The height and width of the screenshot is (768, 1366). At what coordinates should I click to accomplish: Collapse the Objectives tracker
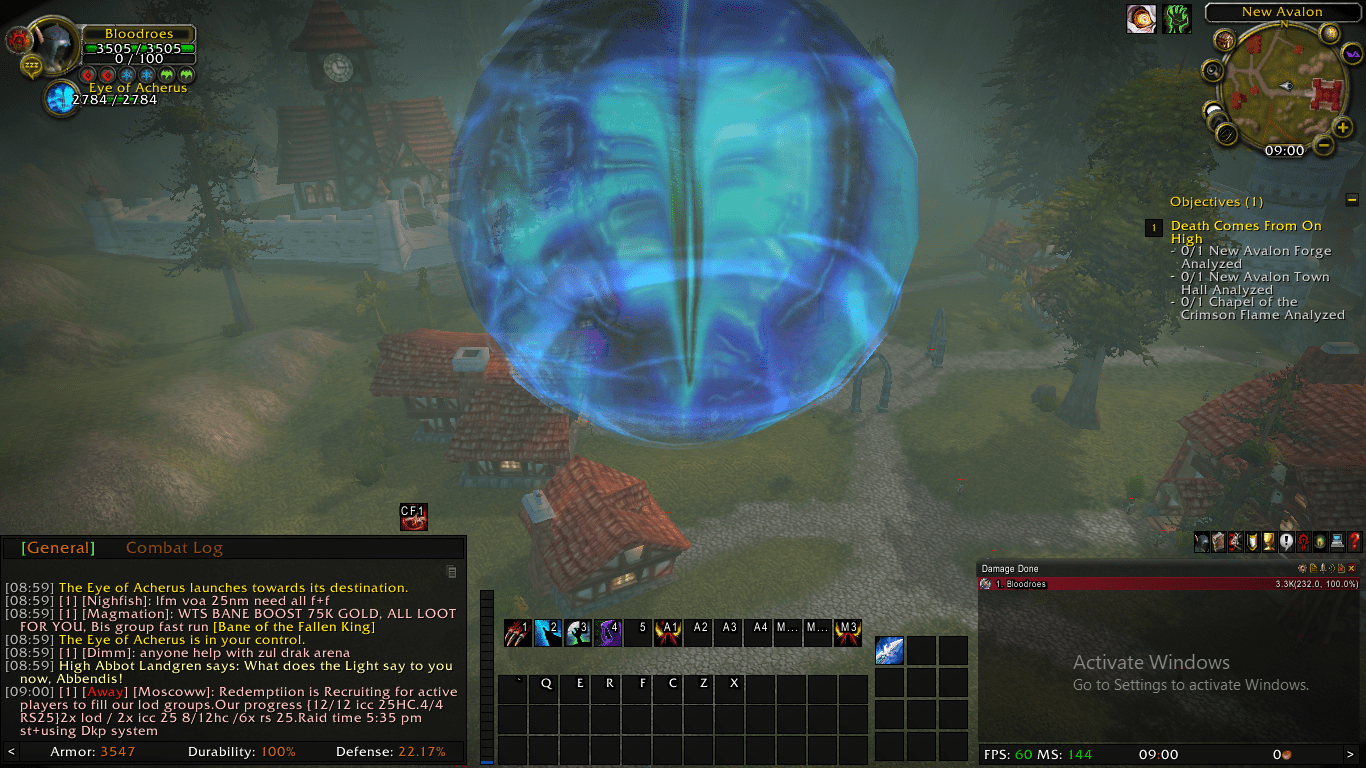(1352, 200)
